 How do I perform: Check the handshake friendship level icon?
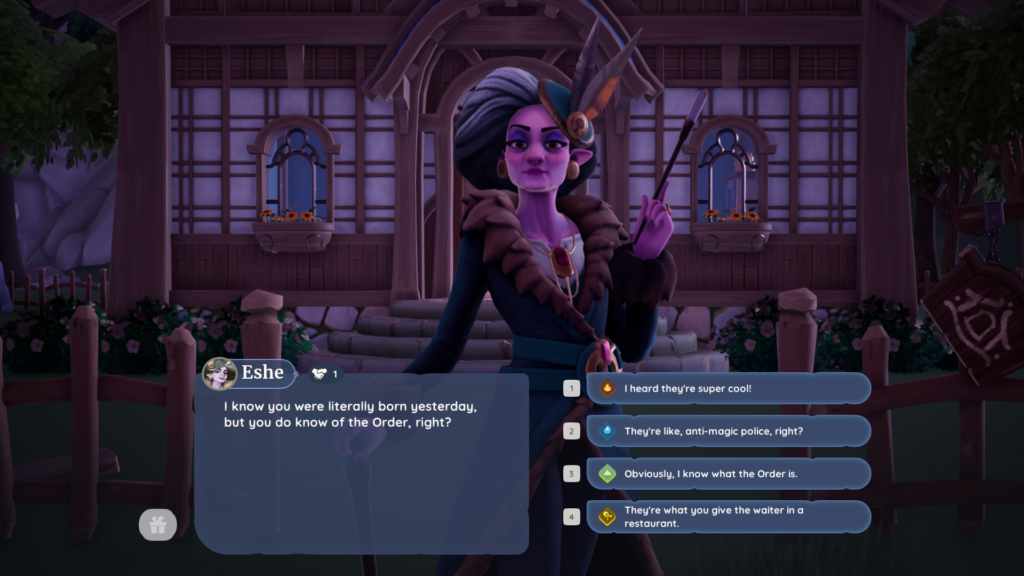pos(320,373)
